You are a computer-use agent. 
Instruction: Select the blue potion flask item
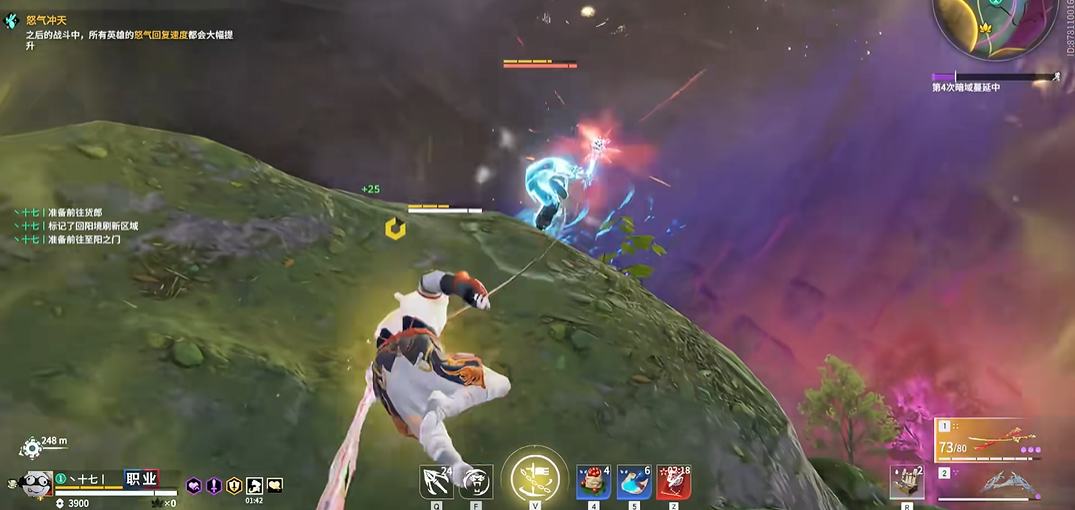tap(634, 482)
